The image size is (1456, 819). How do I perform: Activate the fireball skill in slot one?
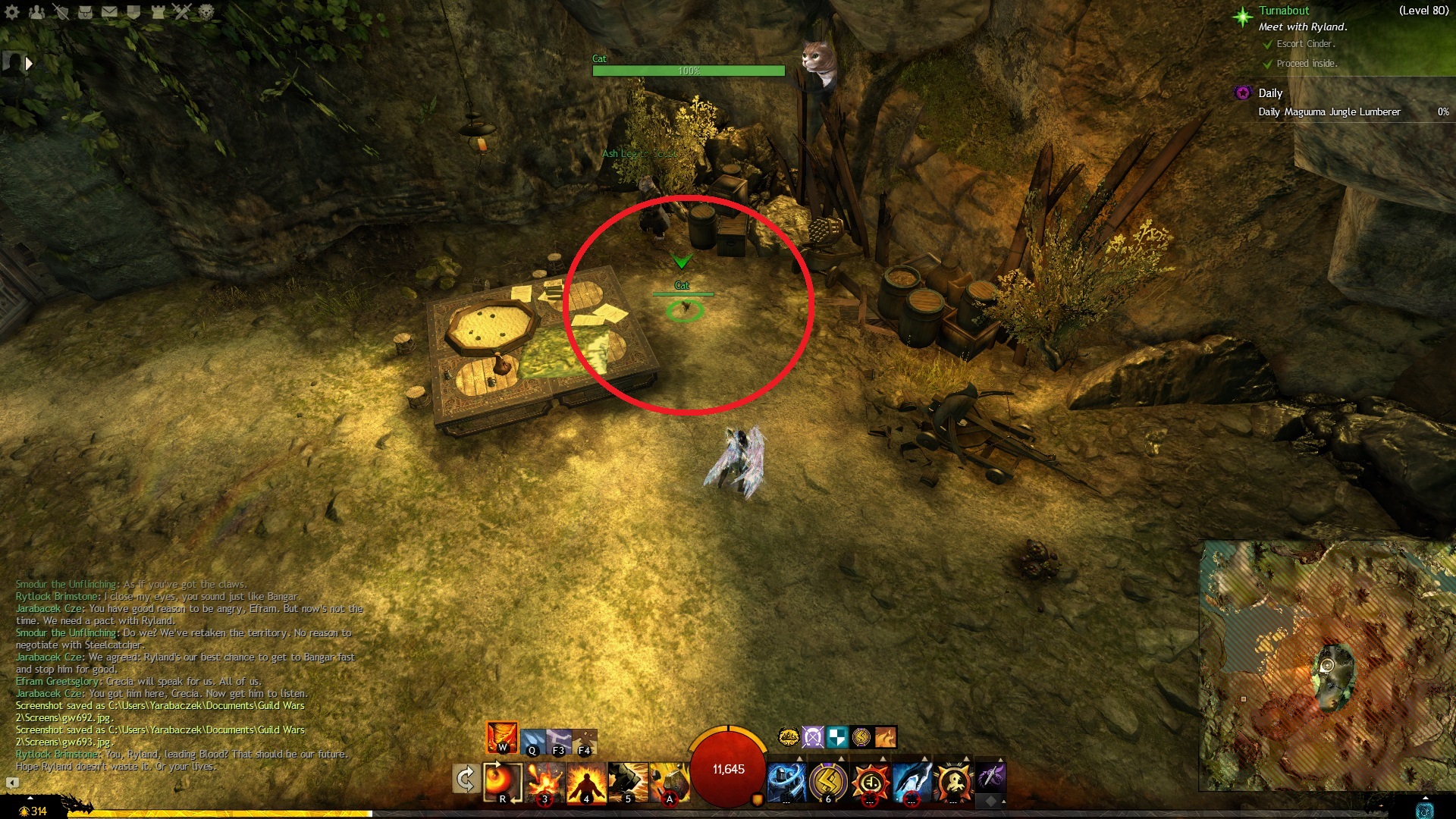pos(502,781)
